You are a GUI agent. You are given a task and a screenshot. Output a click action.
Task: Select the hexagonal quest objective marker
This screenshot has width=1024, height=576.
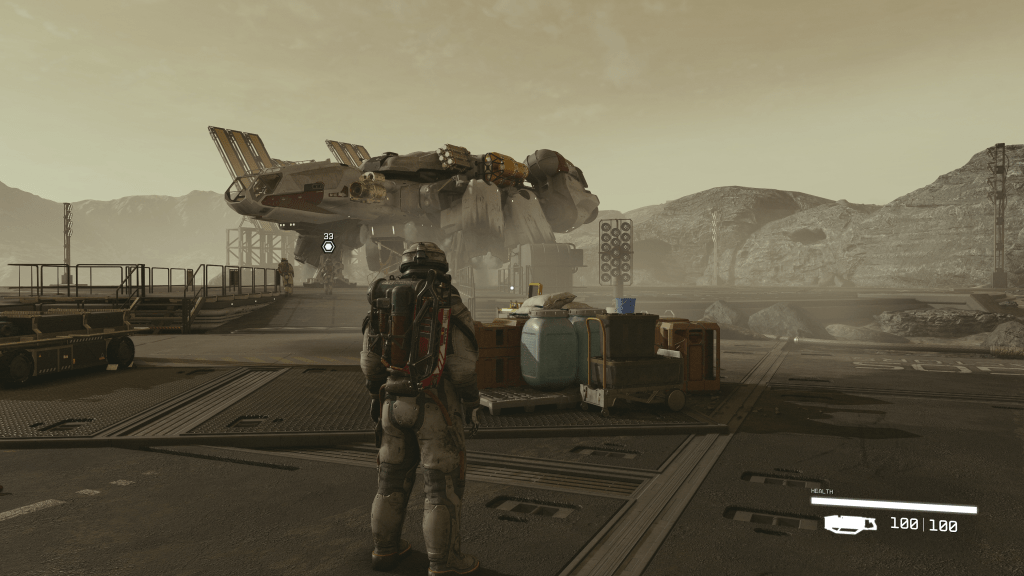[x=328, y=247]
